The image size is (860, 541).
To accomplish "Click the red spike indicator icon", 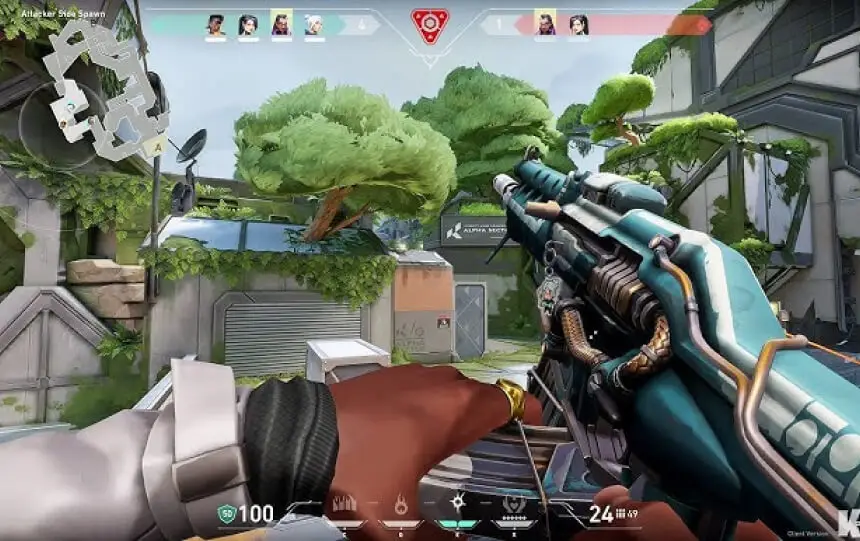I will (430, 27).
